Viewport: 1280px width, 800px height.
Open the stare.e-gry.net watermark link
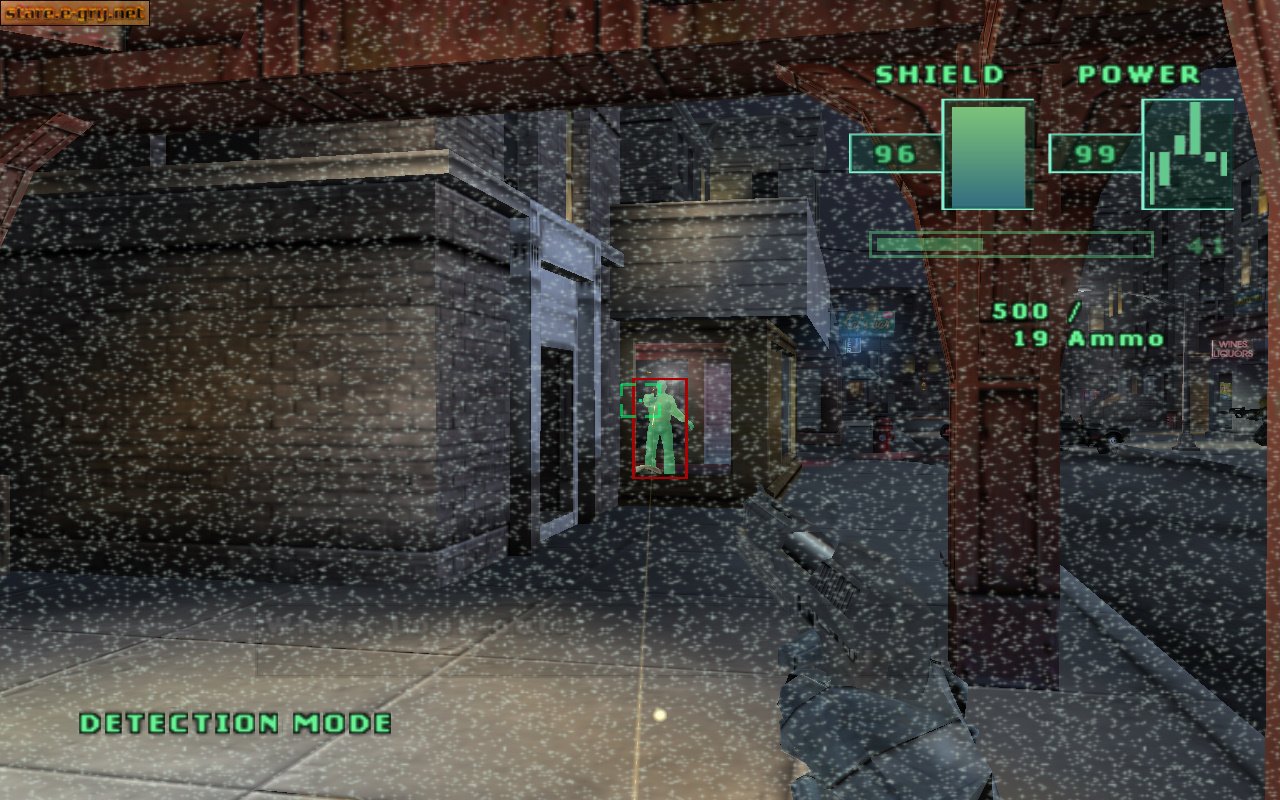click(x=75, y=14)
